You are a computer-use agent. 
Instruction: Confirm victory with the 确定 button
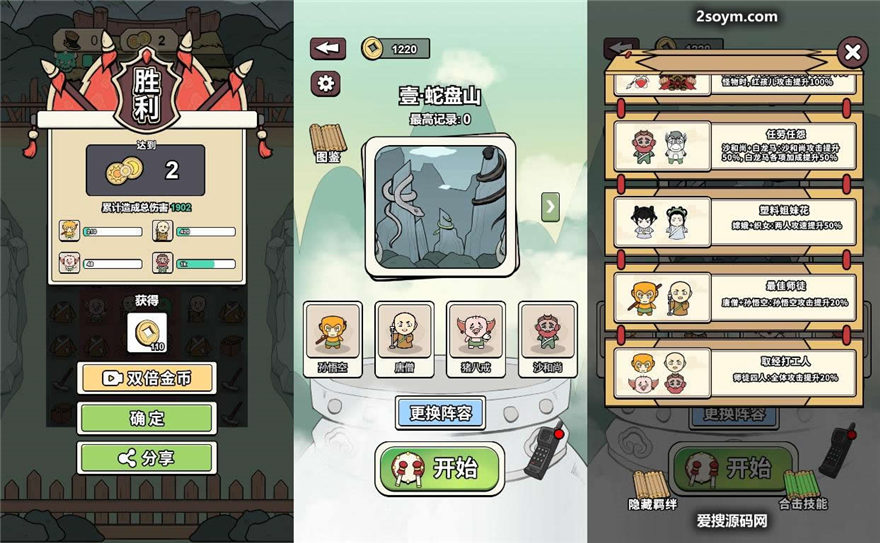click(x=146, y=418)
